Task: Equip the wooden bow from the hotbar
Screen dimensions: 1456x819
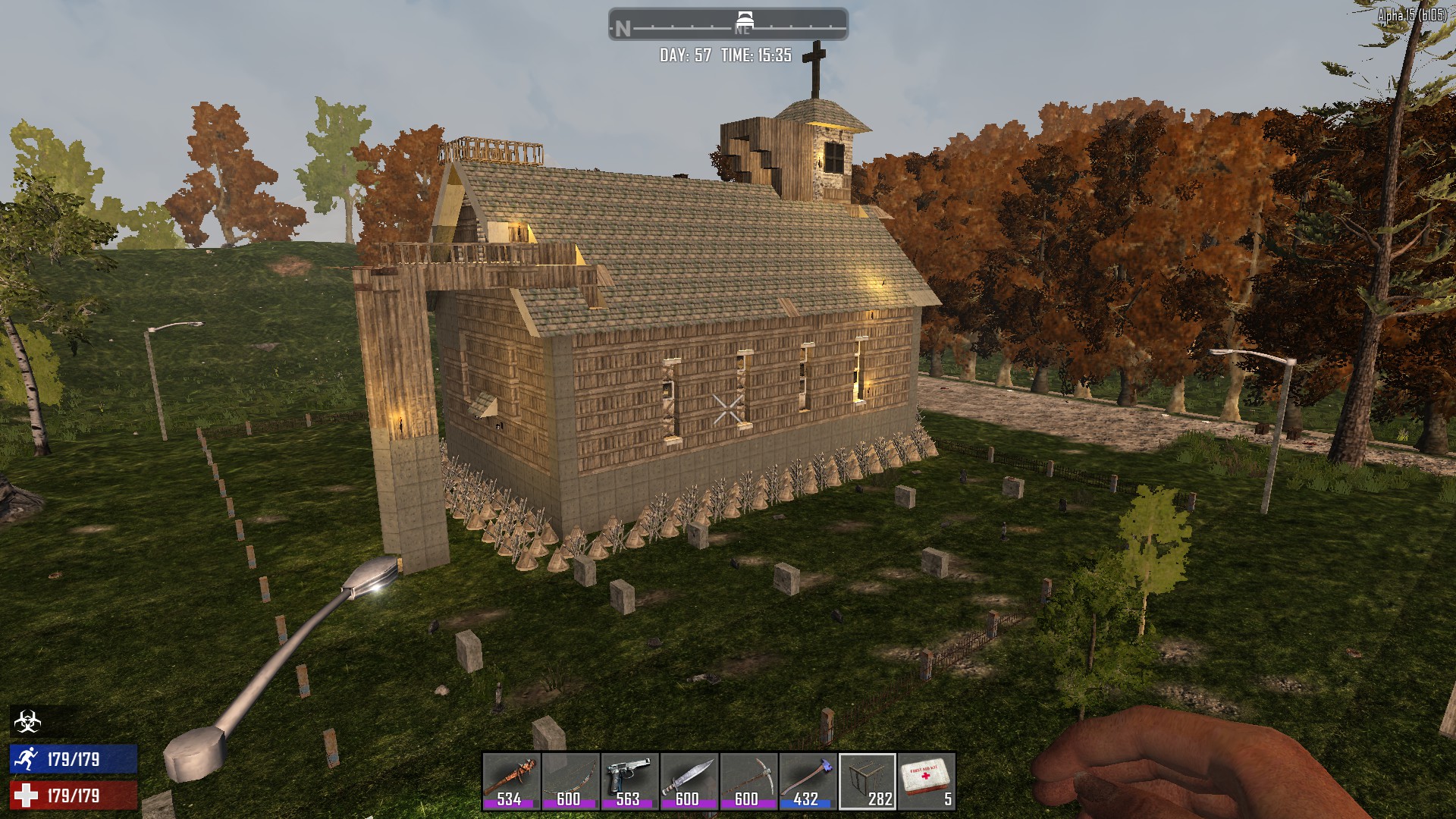Action: [x=570, y=780]
